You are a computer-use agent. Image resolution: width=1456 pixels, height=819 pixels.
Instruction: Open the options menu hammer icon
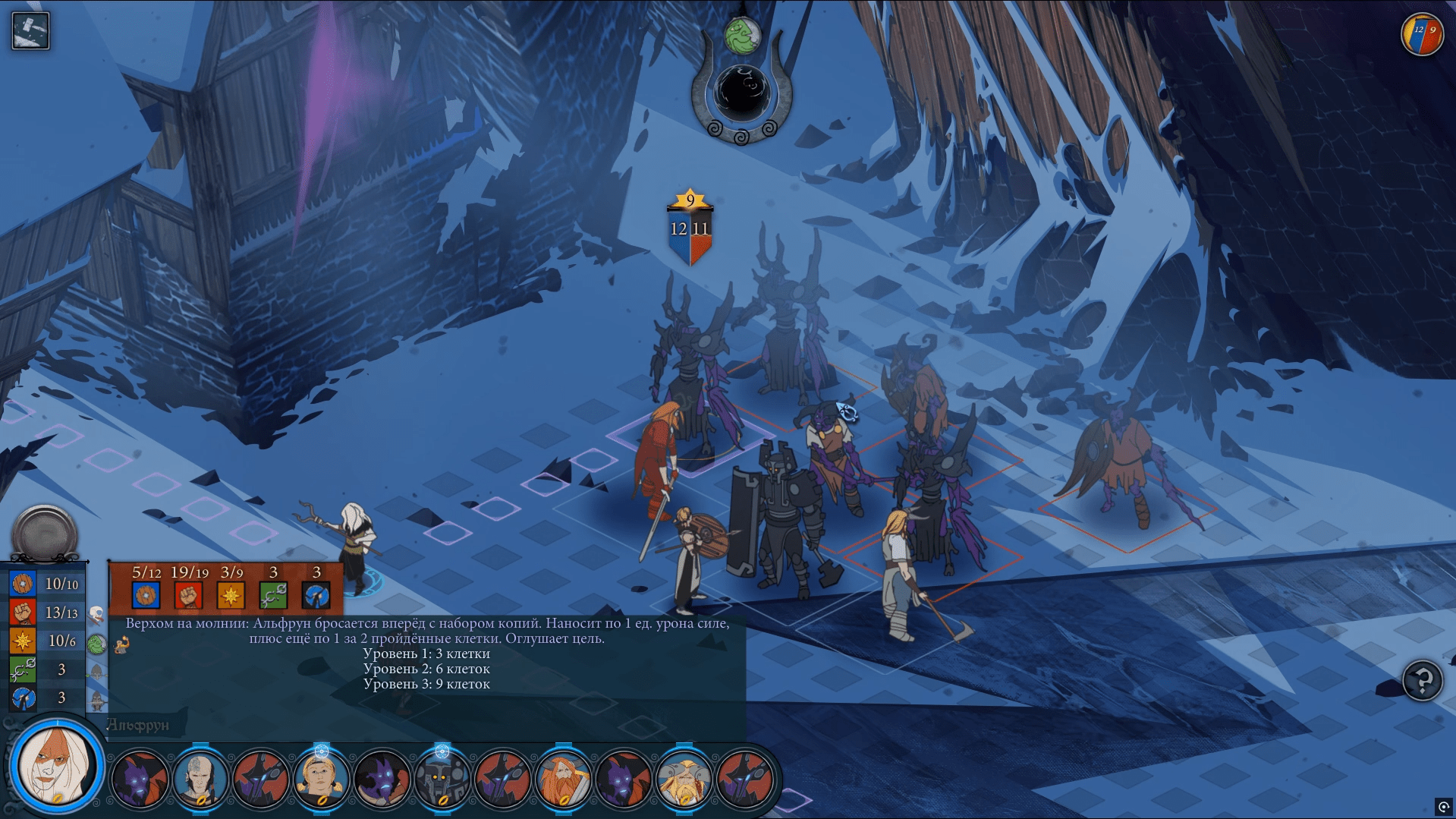click(30, 31)
